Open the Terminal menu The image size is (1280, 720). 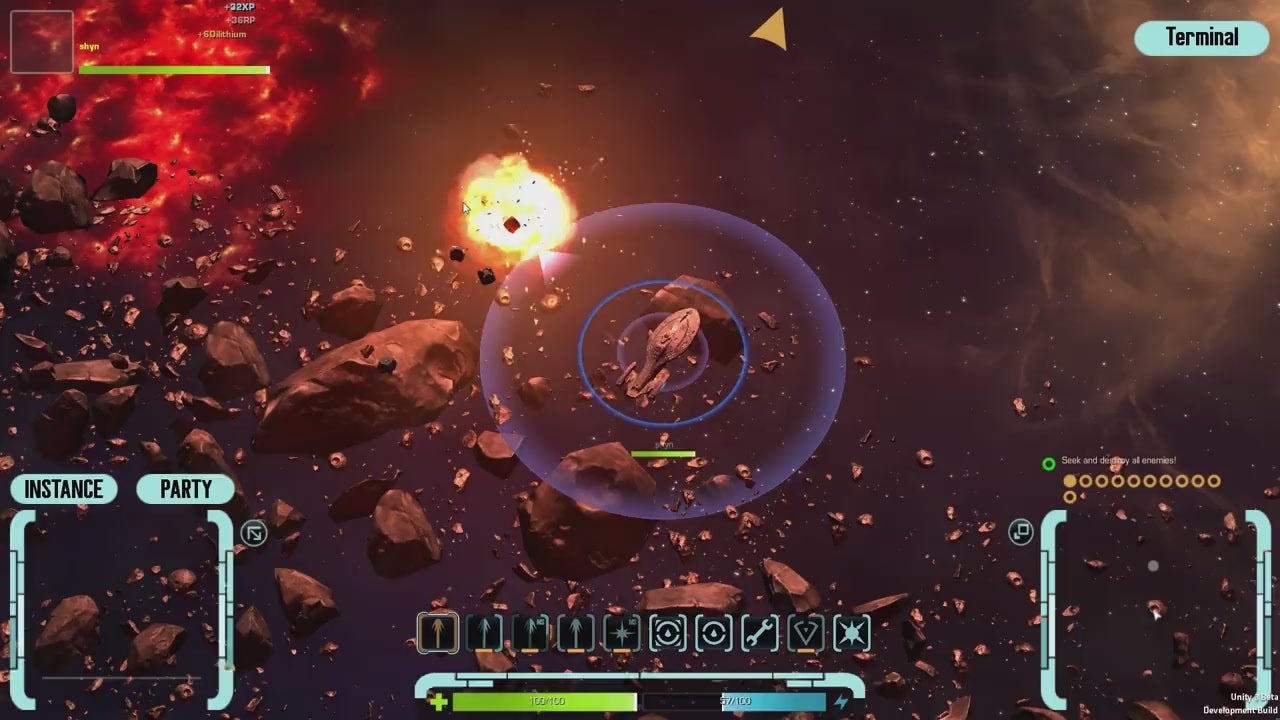pos(1202,38)
